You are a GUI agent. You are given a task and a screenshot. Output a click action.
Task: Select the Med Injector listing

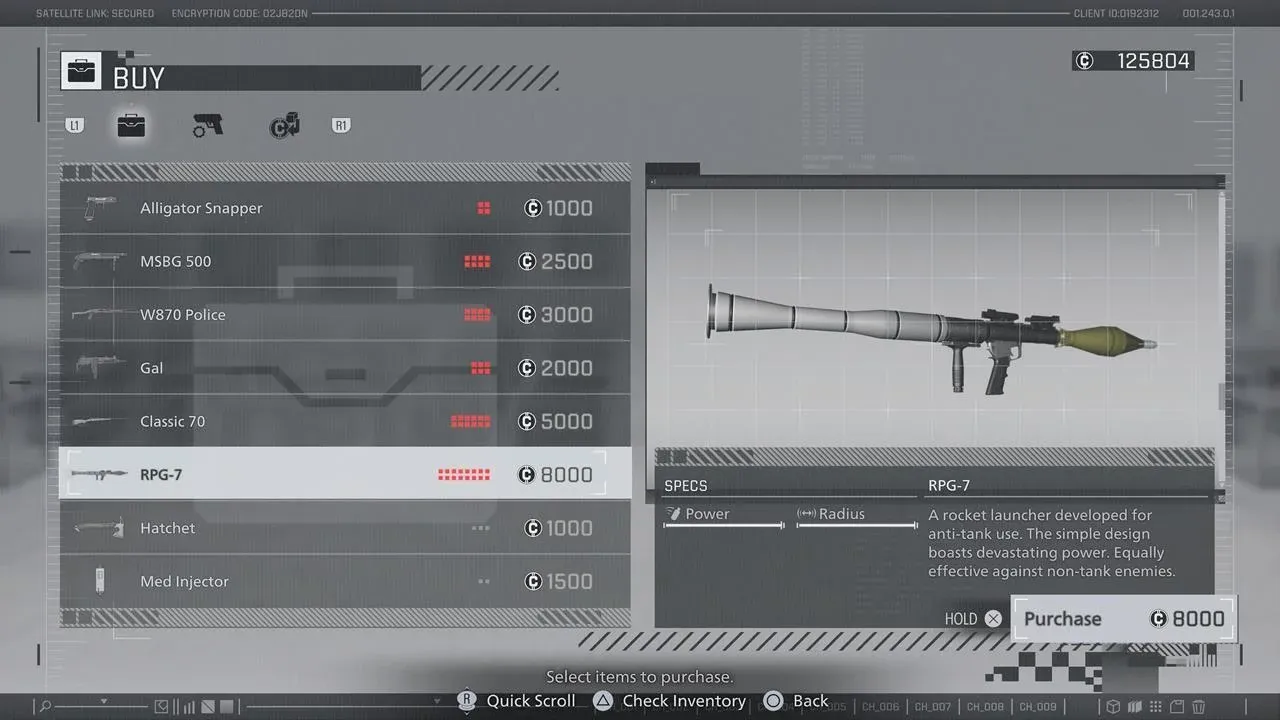[x=345, y=581]
